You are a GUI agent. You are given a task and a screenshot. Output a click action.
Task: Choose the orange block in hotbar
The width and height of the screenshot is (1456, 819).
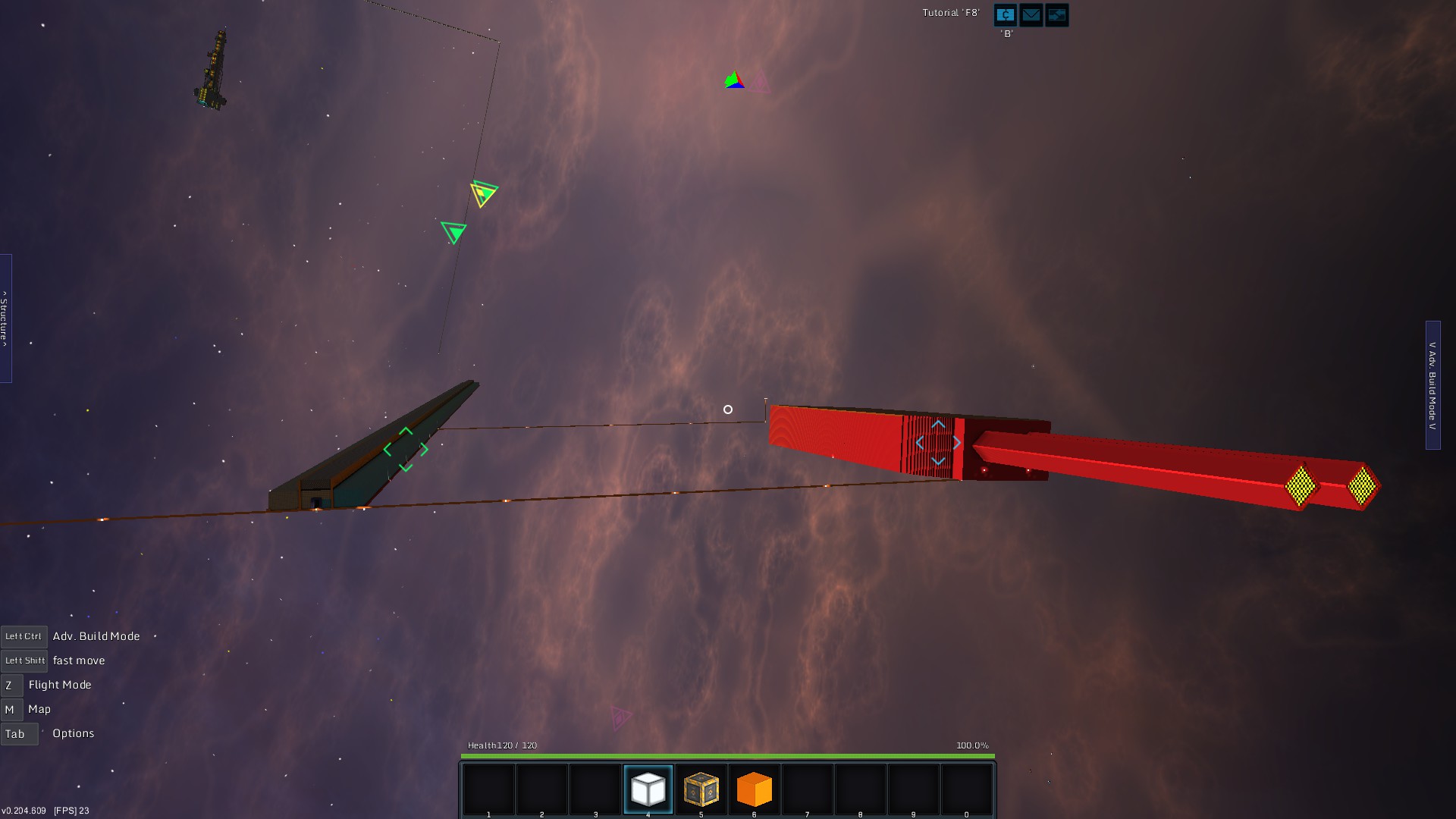(754, 789)
